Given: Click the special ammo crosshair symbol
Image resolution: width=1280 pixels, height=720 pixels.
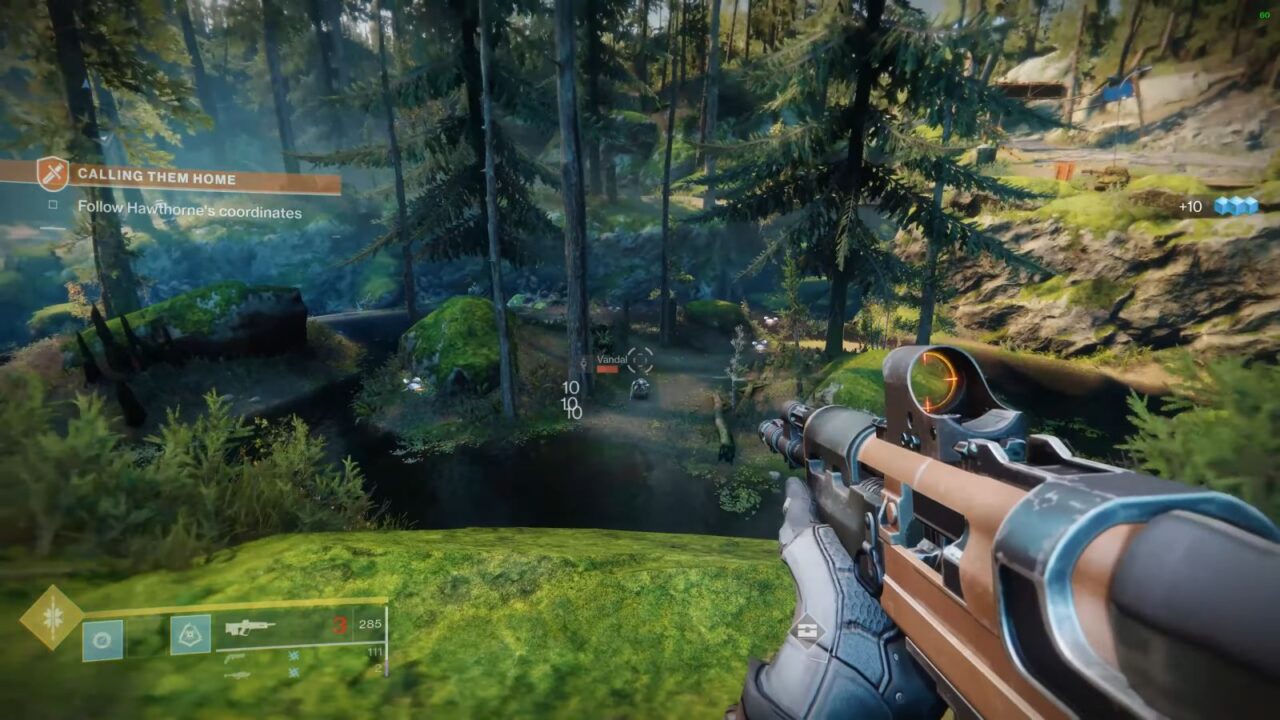Looking at the screenshot, I should [x=293, y=655].
